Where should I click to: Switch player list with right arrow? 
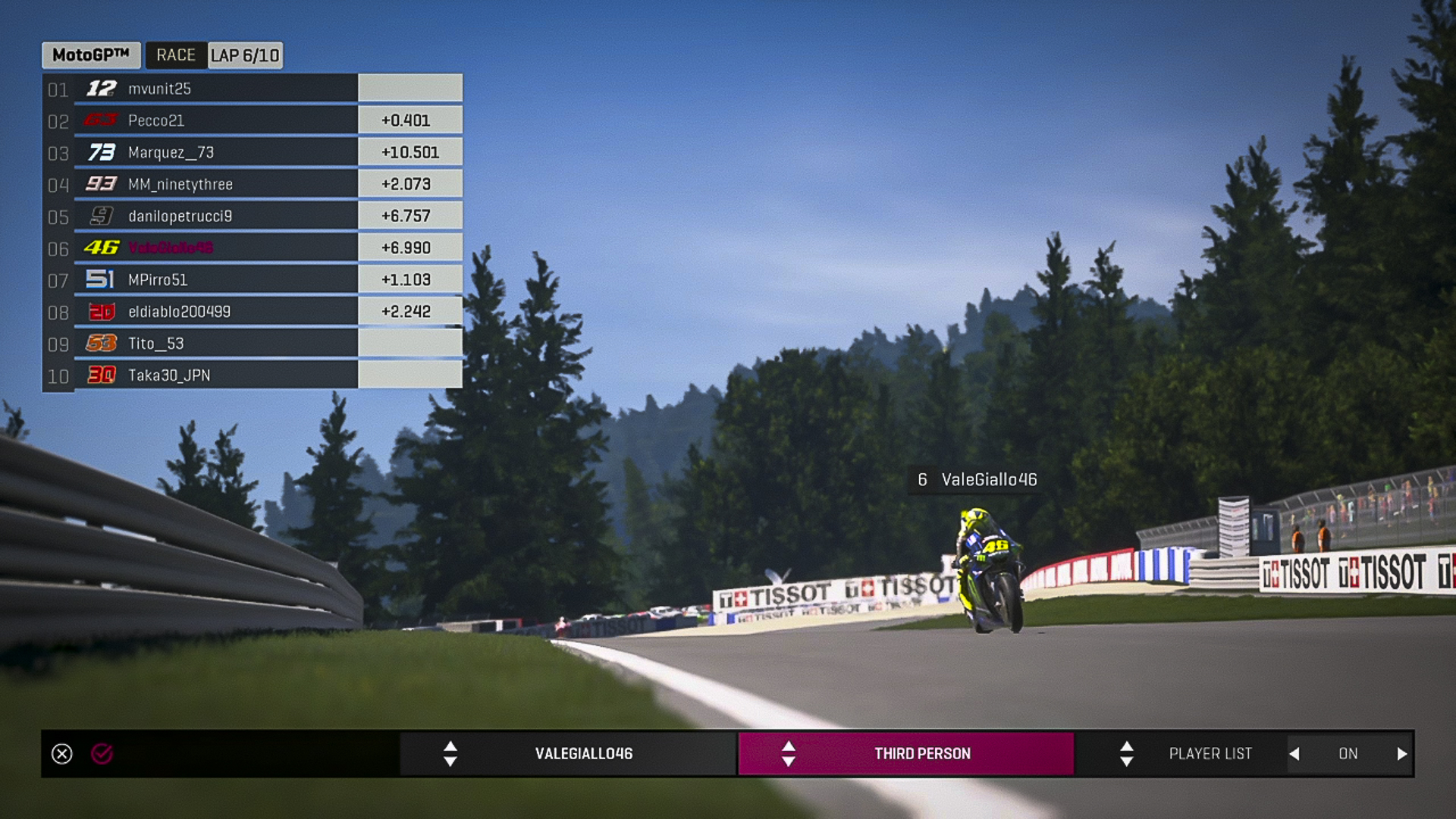point(1401,754)
